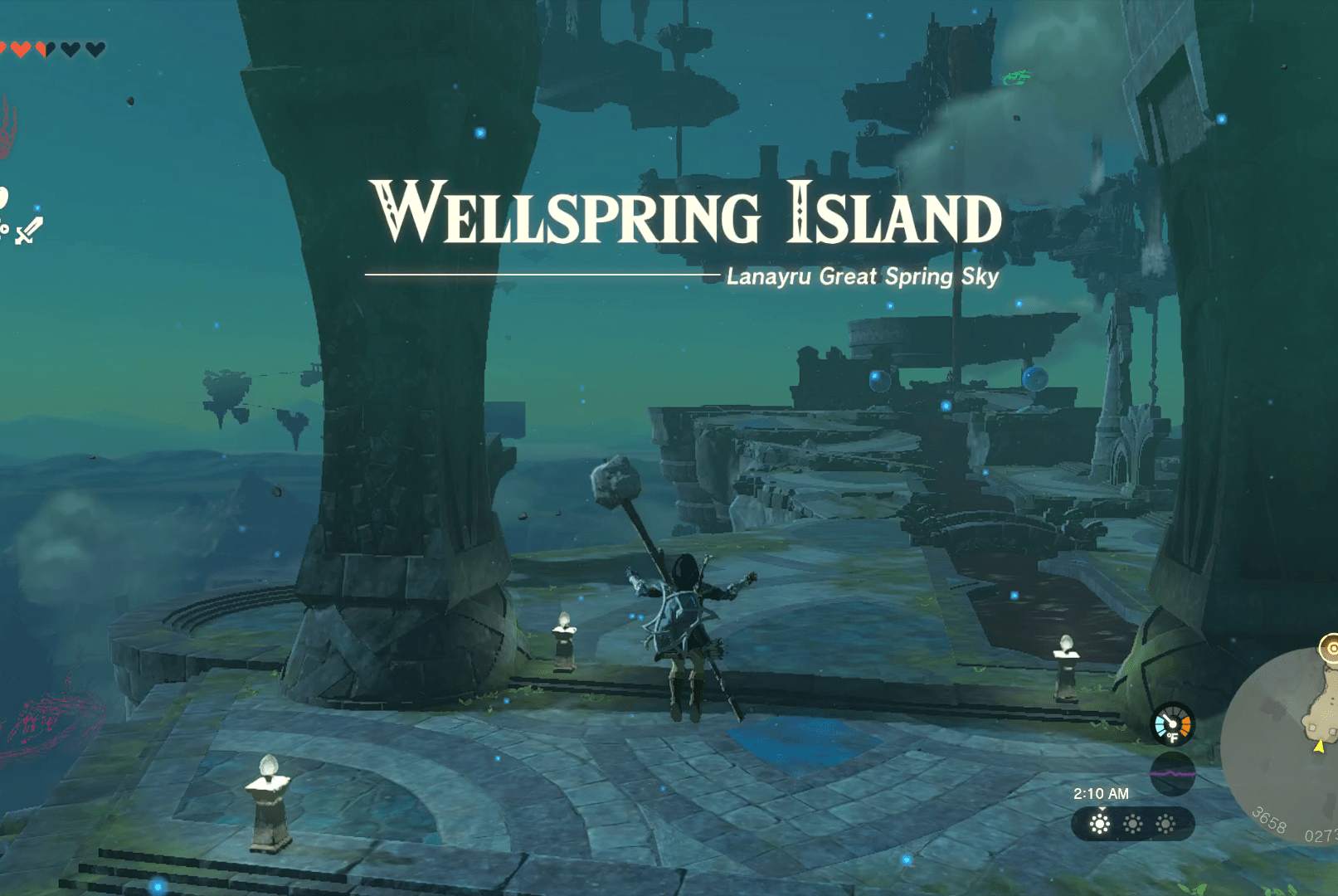The image size is (1338, 896).
Task: Toggle the last empty heart container
Action: point(95,48)
